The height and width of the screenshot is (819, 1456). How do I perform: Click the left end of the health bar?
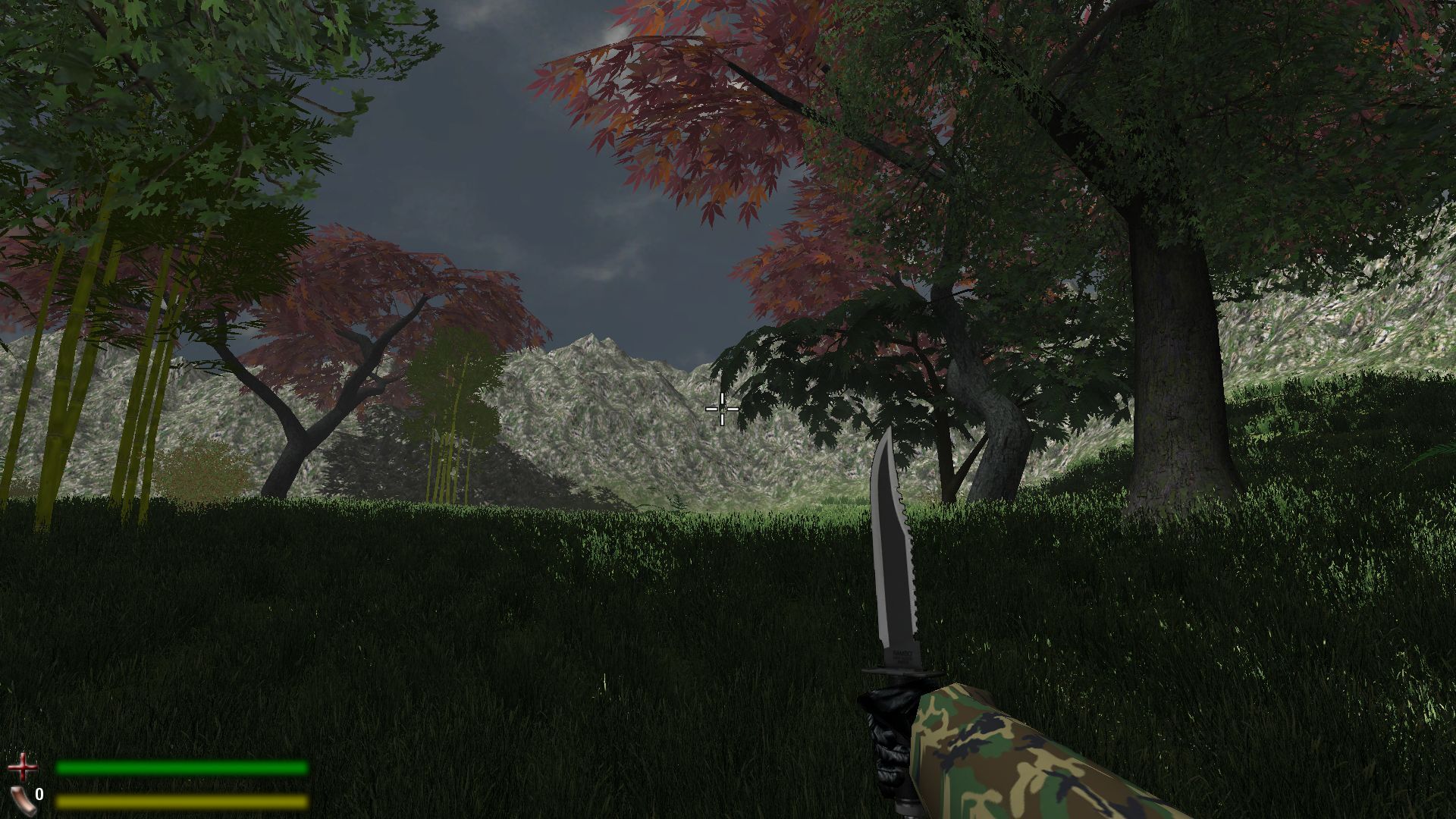pos(64,768)
